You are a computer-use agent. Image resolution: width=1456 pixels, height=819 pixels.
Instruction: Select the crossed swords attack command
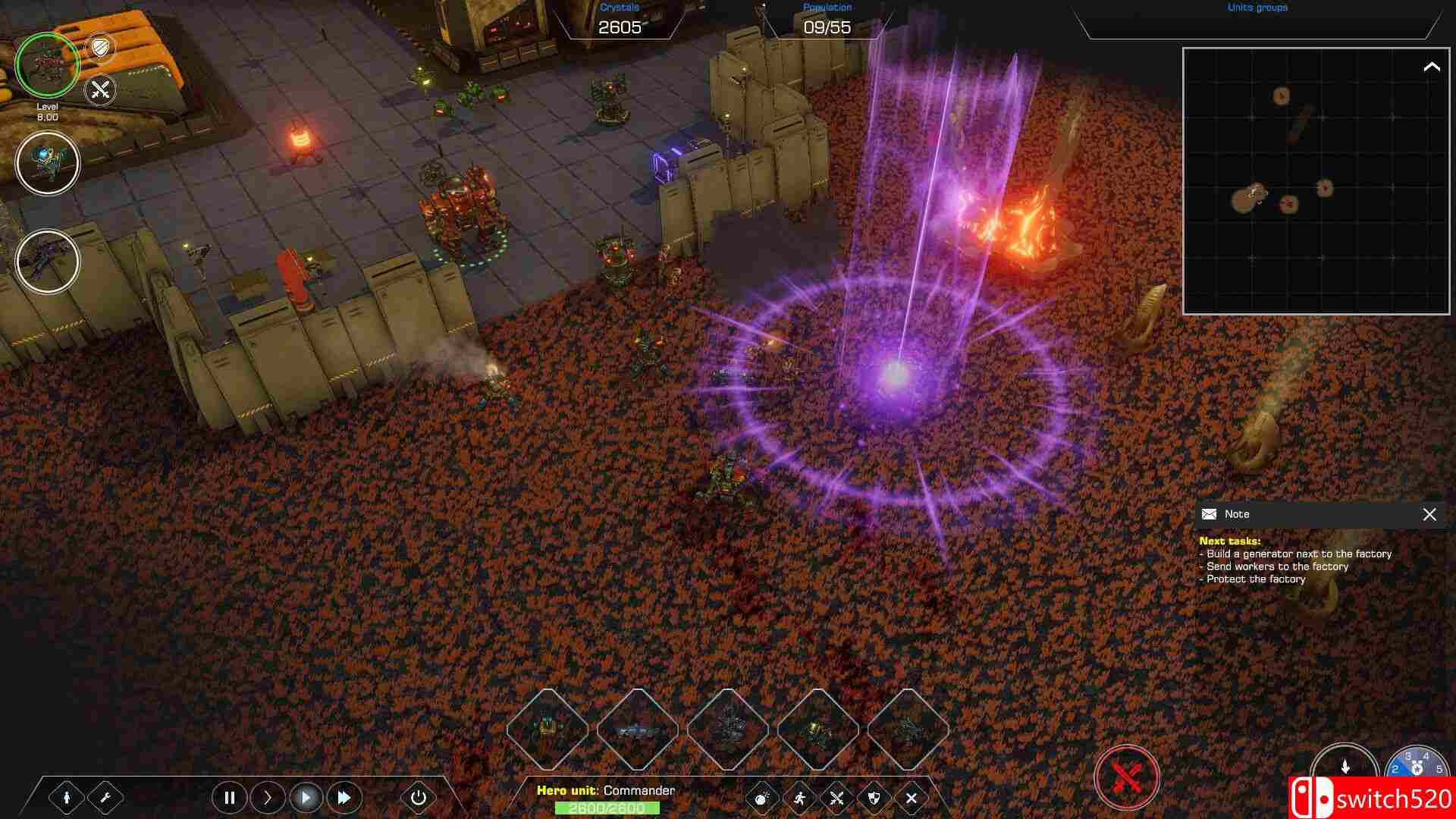[836, 798]
